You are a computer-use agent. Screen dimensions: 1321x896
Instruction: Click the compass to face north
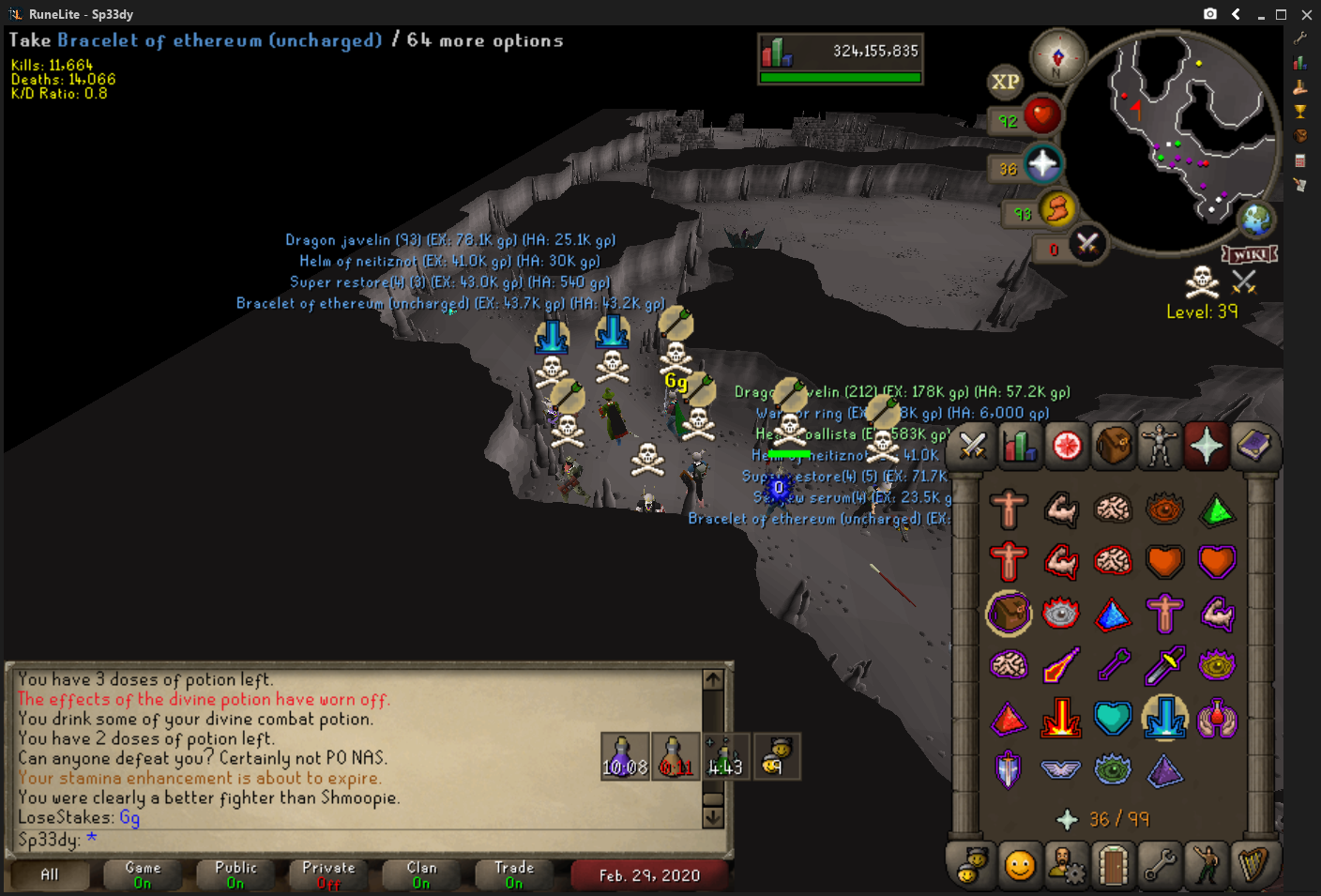pyautogui.click(x=1057, y=56)
